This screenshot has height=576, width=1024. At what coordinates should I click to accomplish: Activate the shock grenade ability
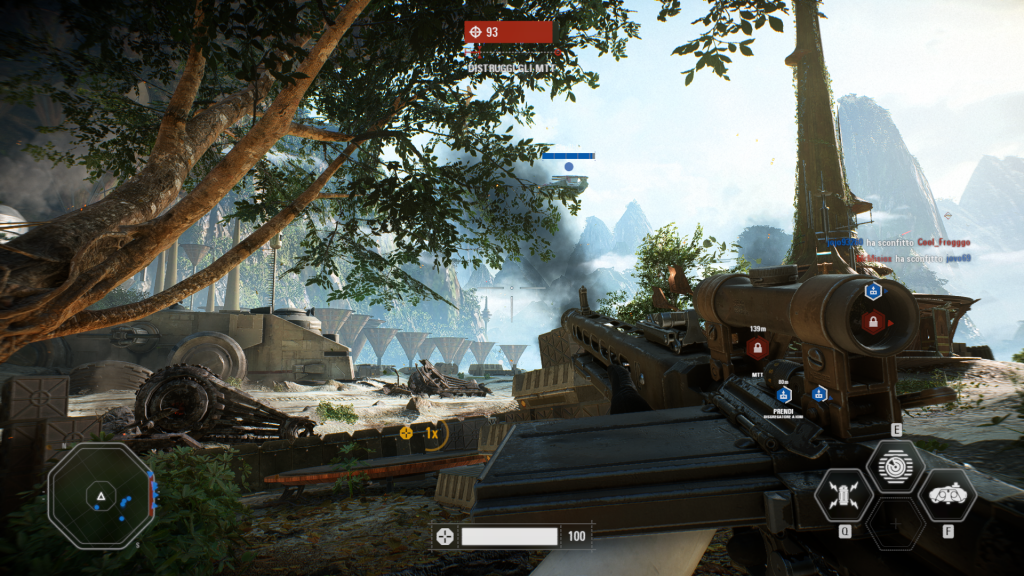(843, 495)
